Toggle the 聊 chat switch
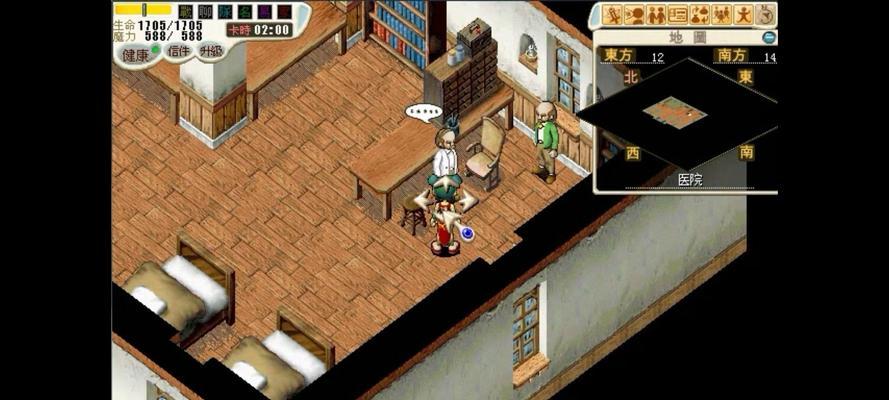 (x=205, y=12)
